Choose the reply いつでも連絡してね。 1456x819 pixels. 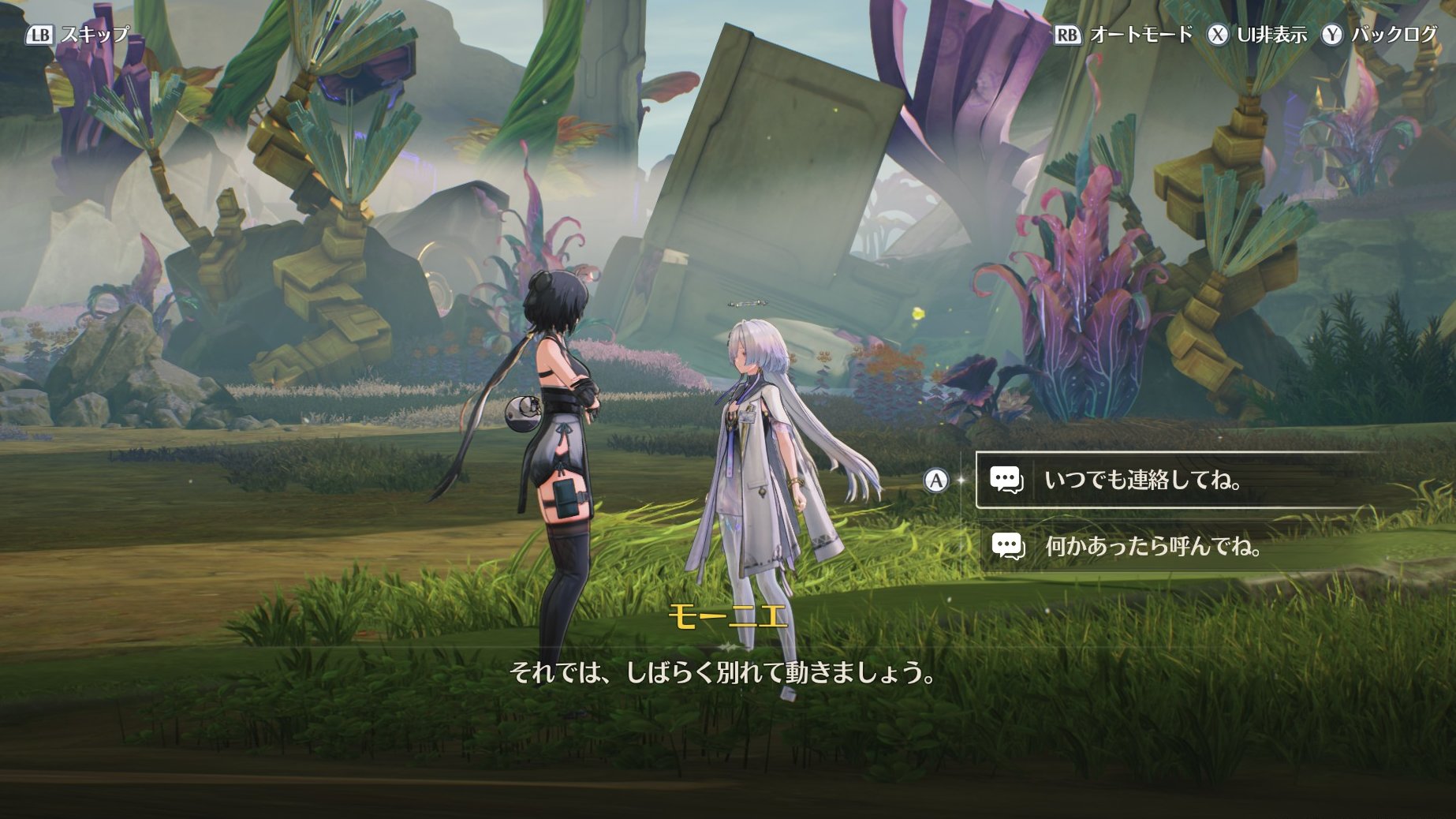(x=1142, y=480)
